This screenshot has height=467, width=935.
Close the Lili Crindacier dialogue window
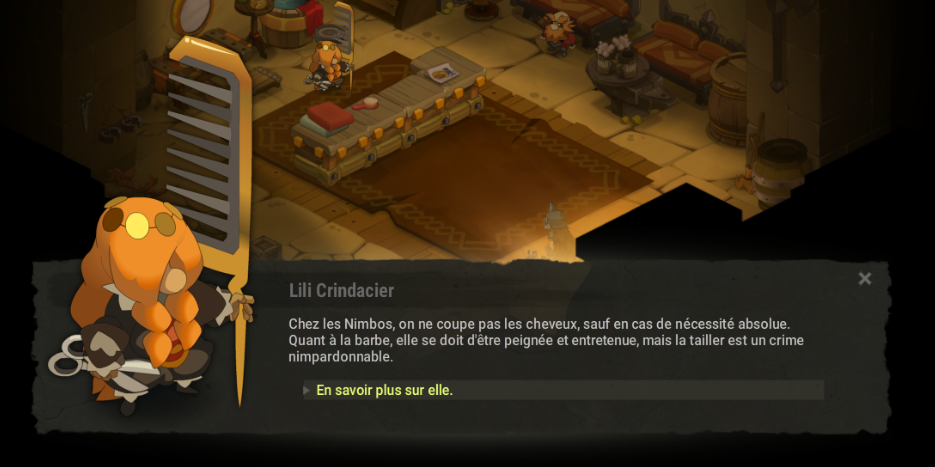865,279
